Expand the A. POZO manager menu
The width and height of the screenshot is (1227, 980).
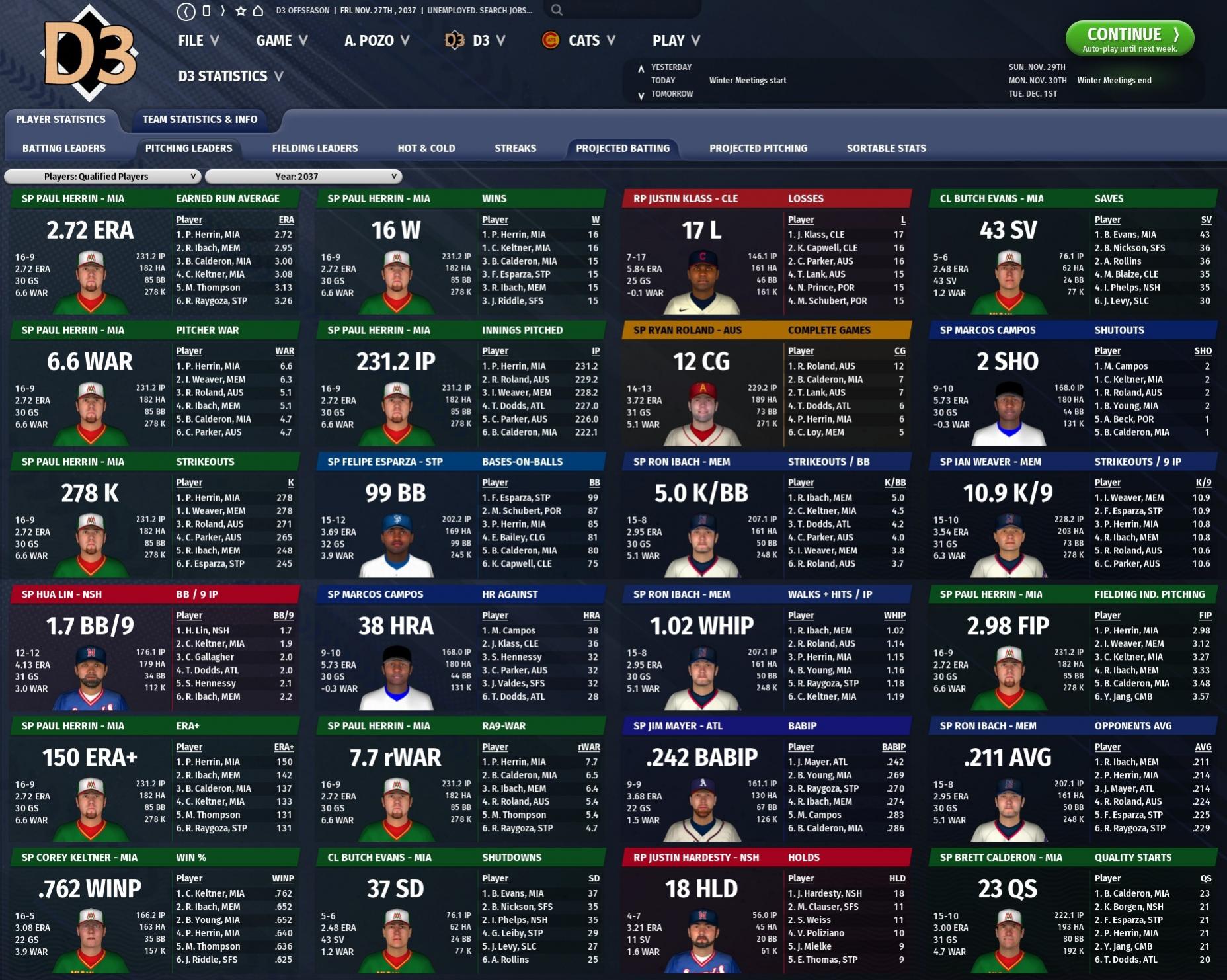pyautogui.click(x=376, y=41)
